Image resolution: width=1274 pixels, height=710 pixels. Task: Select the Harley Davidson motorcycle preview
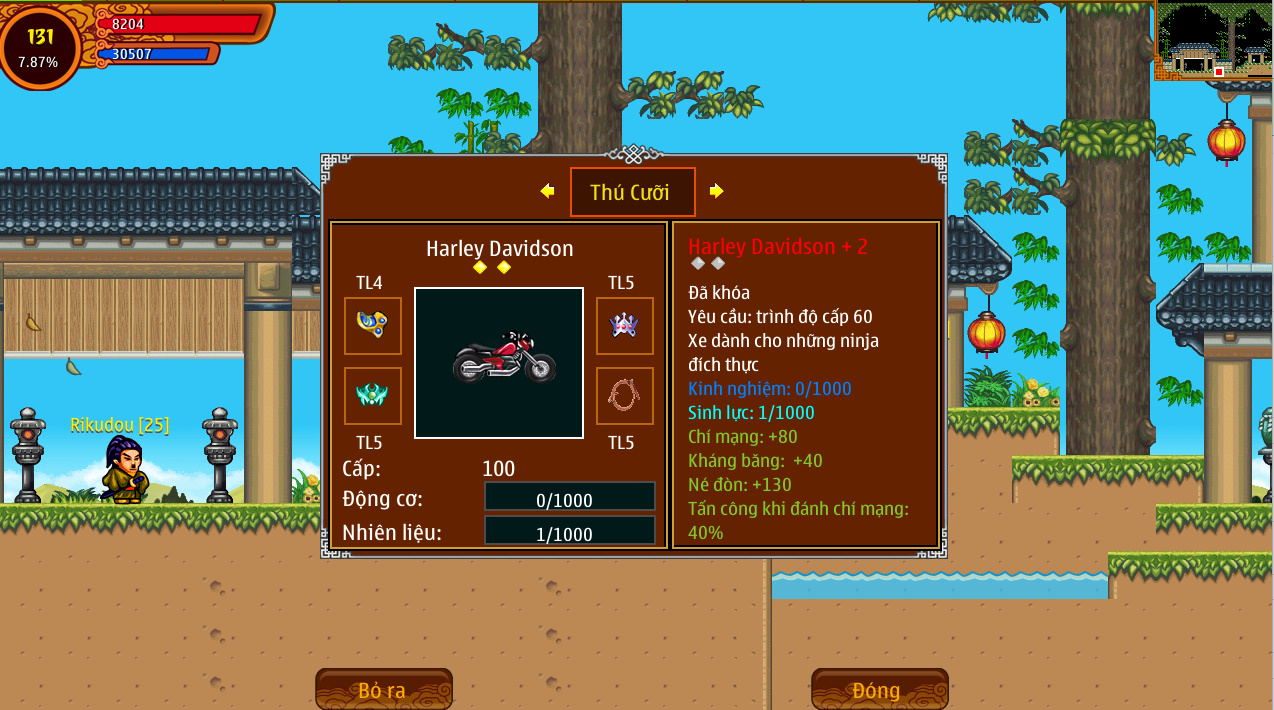click(499, 362)
